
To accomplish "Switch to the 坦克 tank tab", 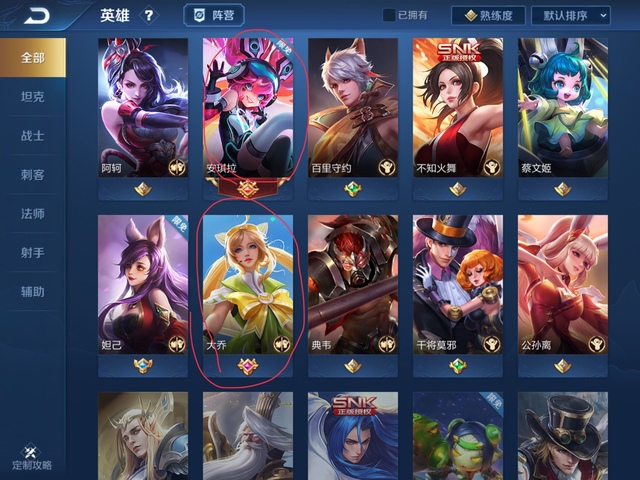I will (33, 97).
